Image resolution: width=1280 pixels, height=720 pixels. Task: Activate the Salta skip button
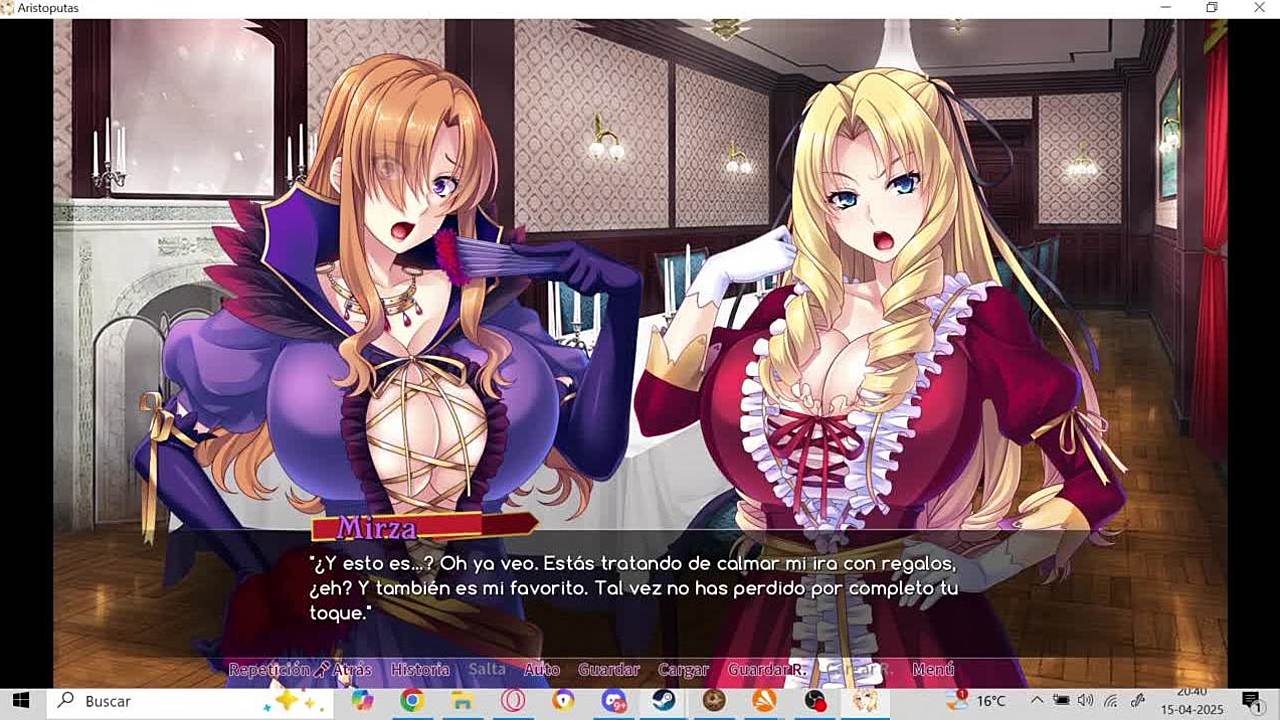pos(487,669)
